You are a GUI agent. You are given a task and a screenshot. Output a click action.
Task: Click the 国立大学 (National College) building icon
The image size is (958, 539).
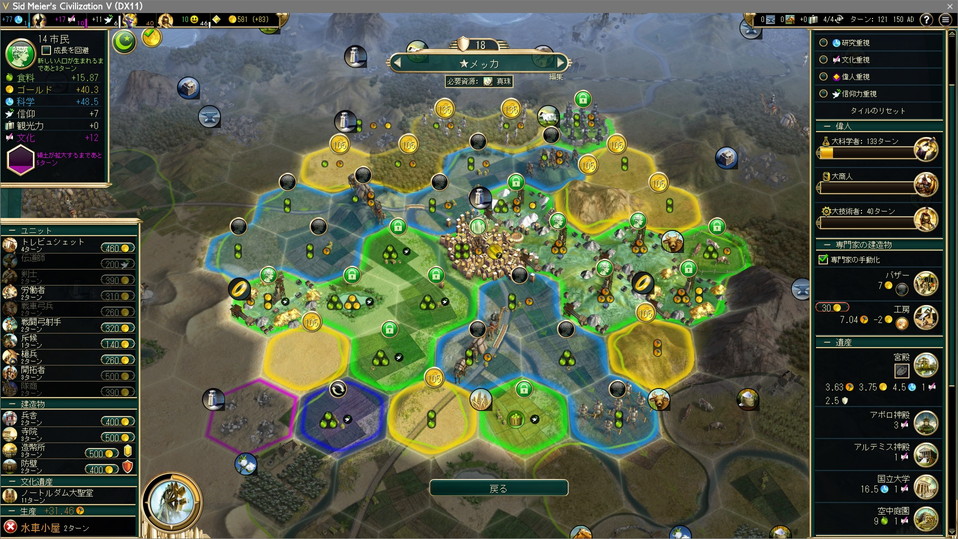tap(926, 485)
